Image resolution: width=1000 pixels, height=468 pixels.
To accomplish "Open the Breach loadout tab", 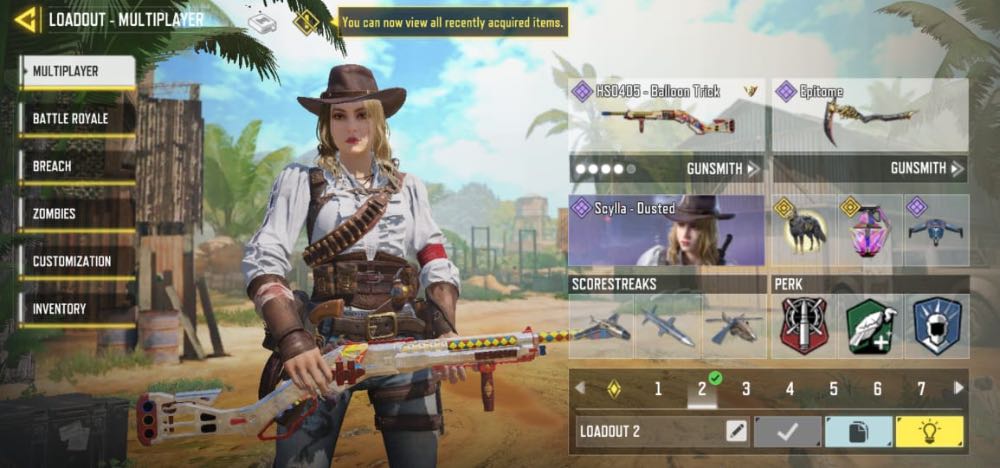I will 77,166.
